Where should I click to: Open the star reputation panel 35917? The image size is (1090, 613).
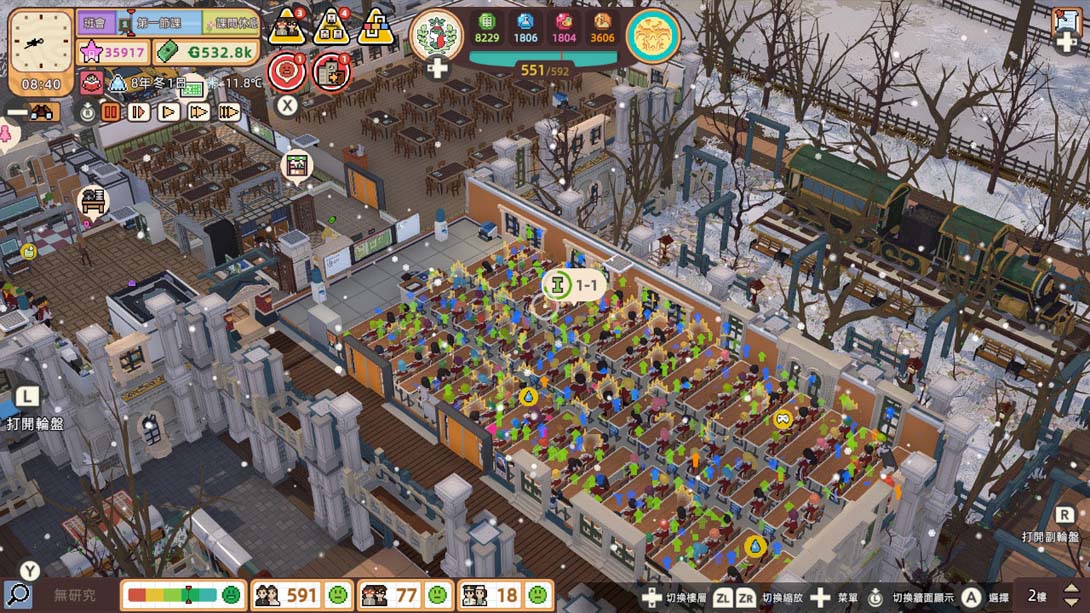[113, 52]
